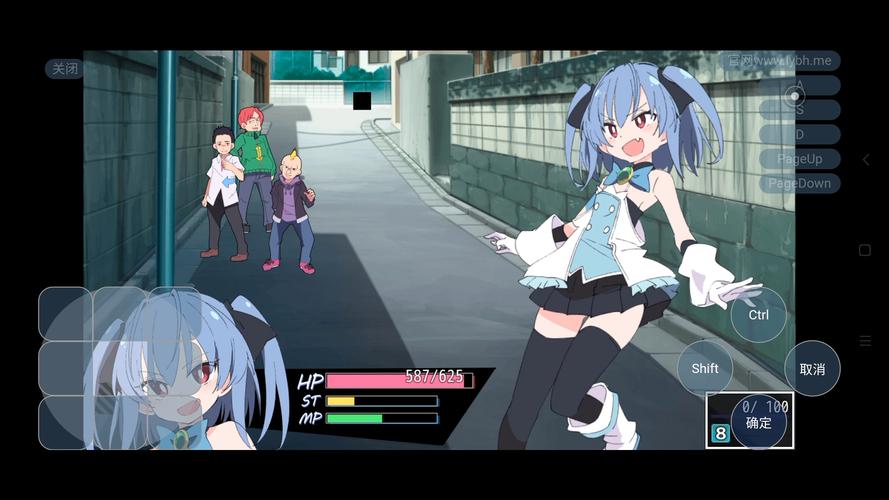Tap the PageUp virtual key

click(799, 159)
